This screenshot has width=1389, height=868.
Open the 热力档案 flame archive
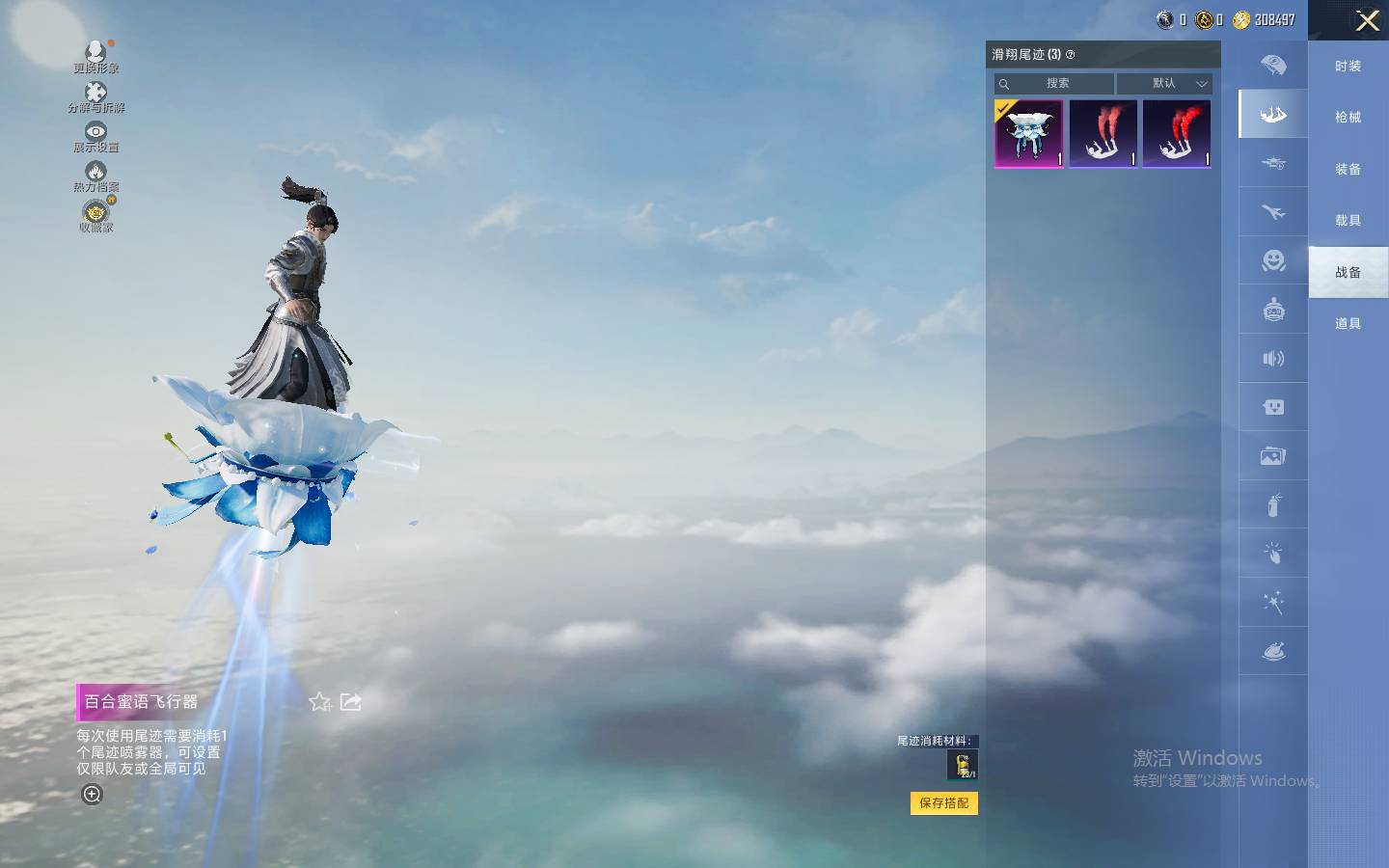tap(95, 176)
